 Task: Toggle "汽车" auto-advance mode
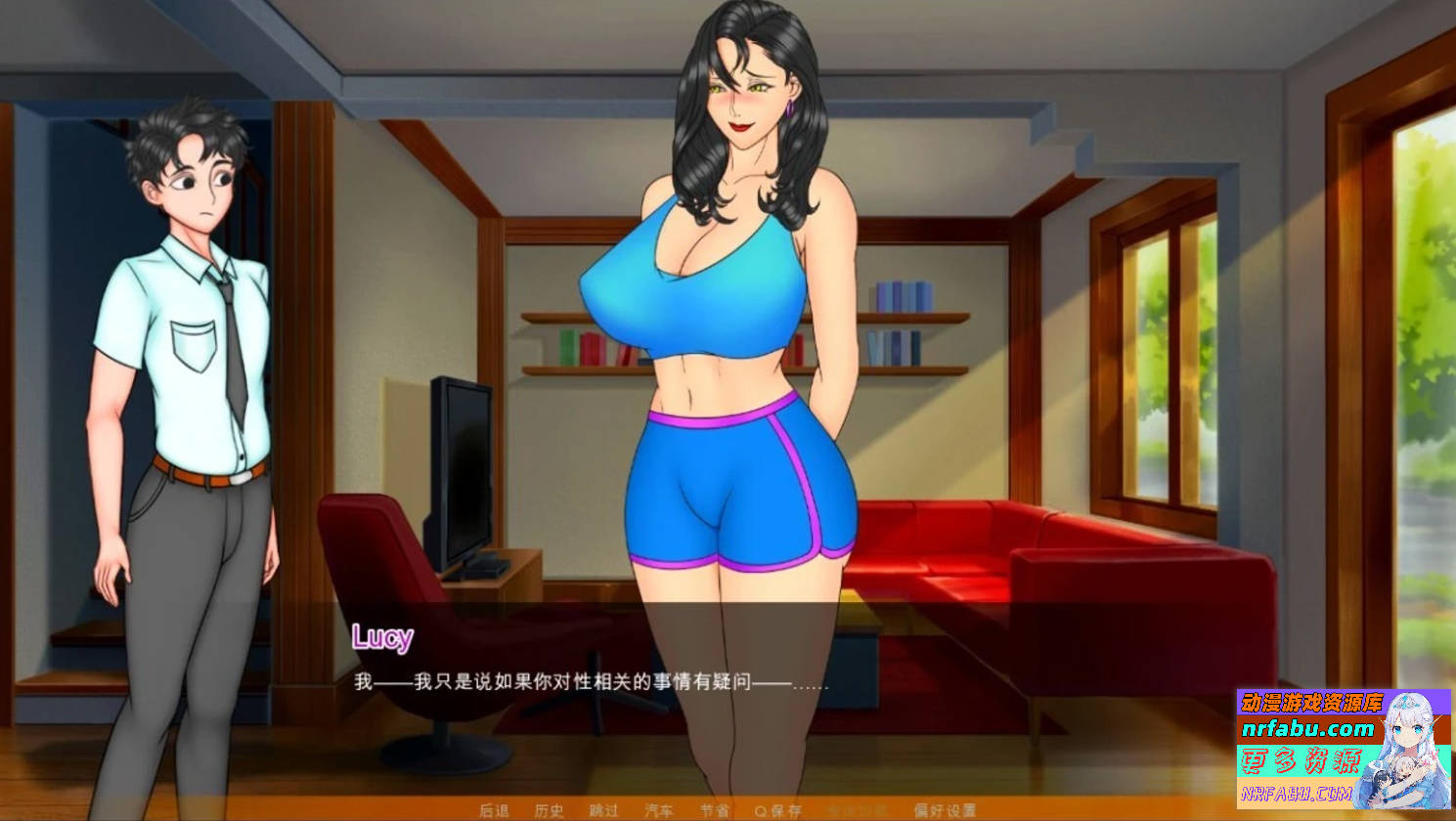pyautogui.click(x=661, y=811)
